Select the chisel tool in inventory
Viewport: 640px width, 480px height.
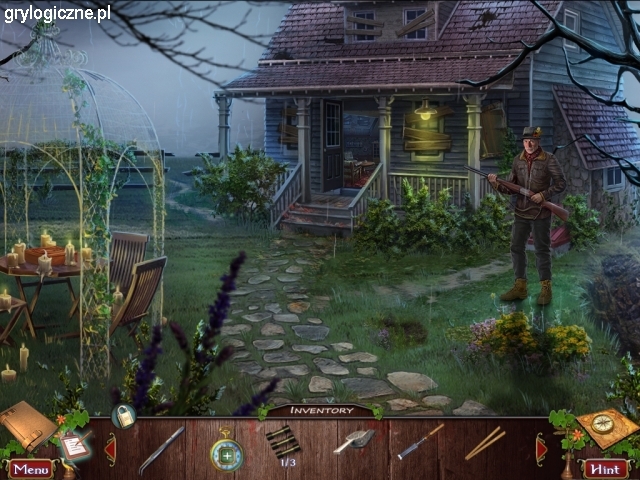tap(420, 441)
